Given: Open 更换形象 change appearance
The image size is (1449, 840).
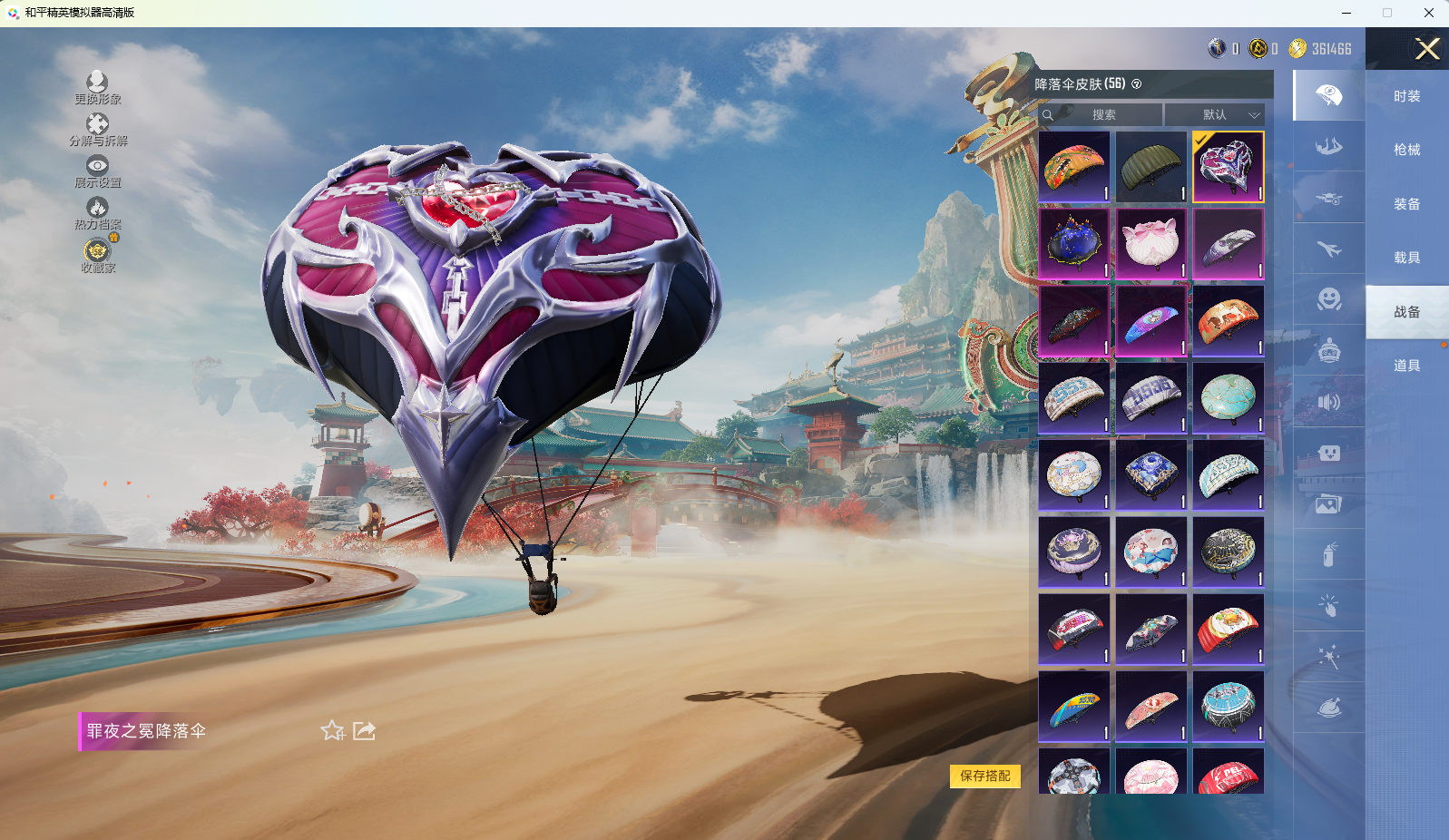Looking at the screenshot, I should coord(97,88).
